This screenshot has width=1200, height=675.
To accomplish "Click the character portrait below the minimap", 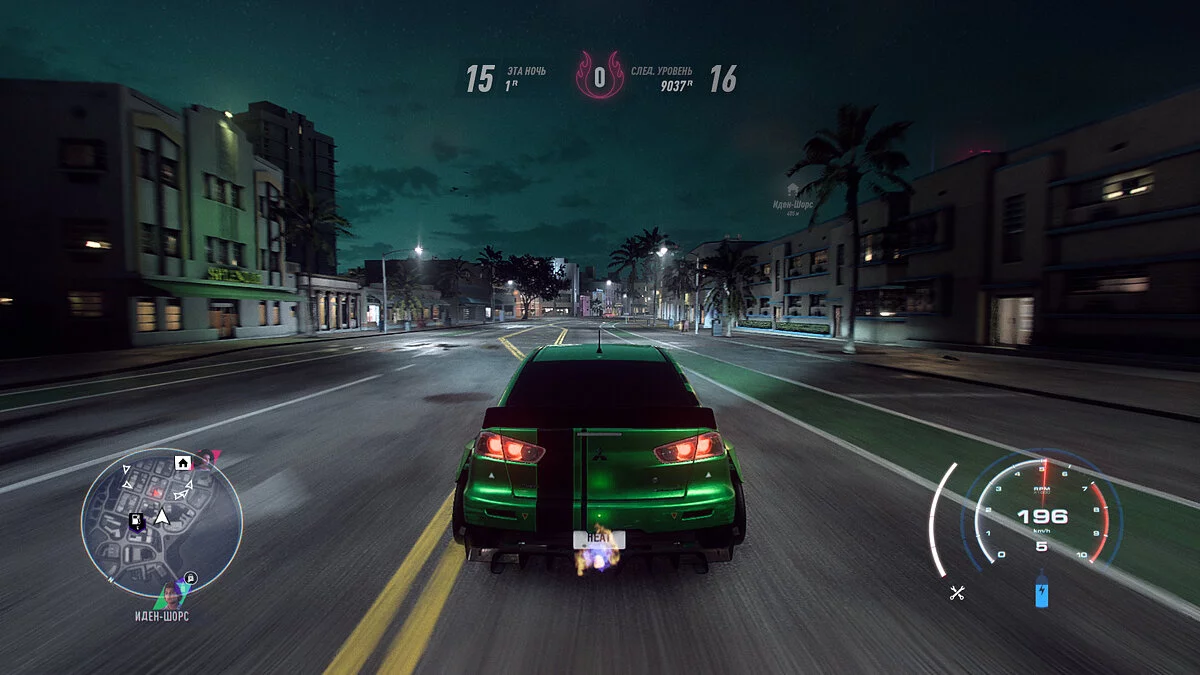I will point(169,594).
